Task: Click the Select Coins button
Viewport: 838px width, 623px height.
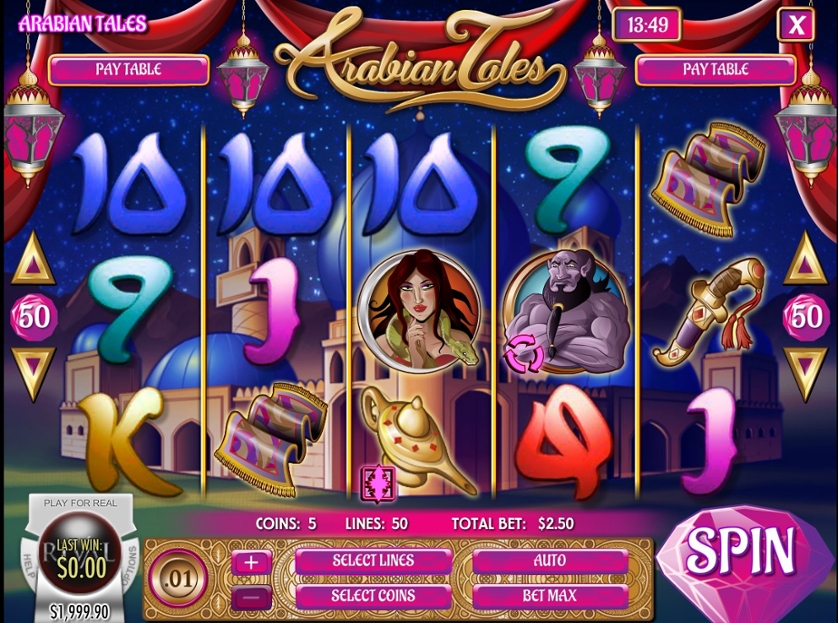Action: click(372, 596)
